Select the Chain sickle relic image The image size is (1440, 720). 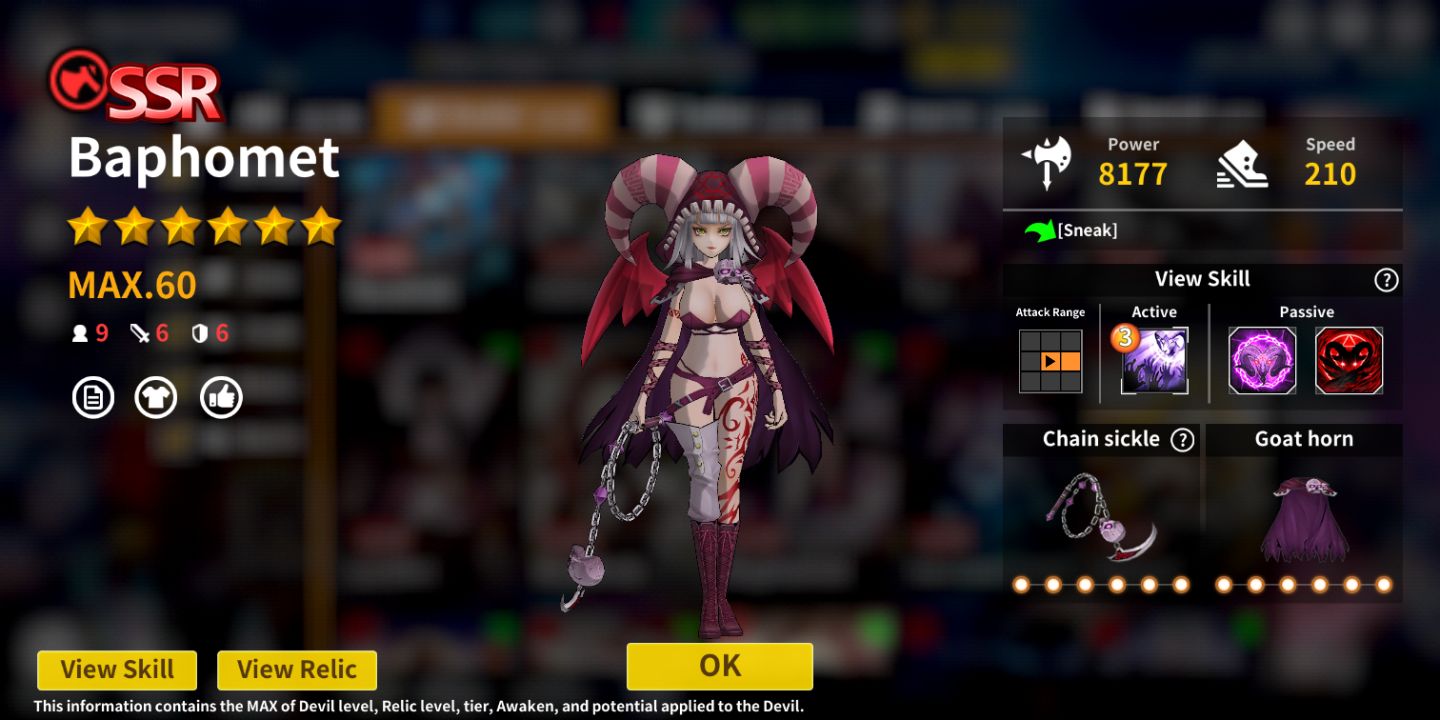tap(1101, 516)
